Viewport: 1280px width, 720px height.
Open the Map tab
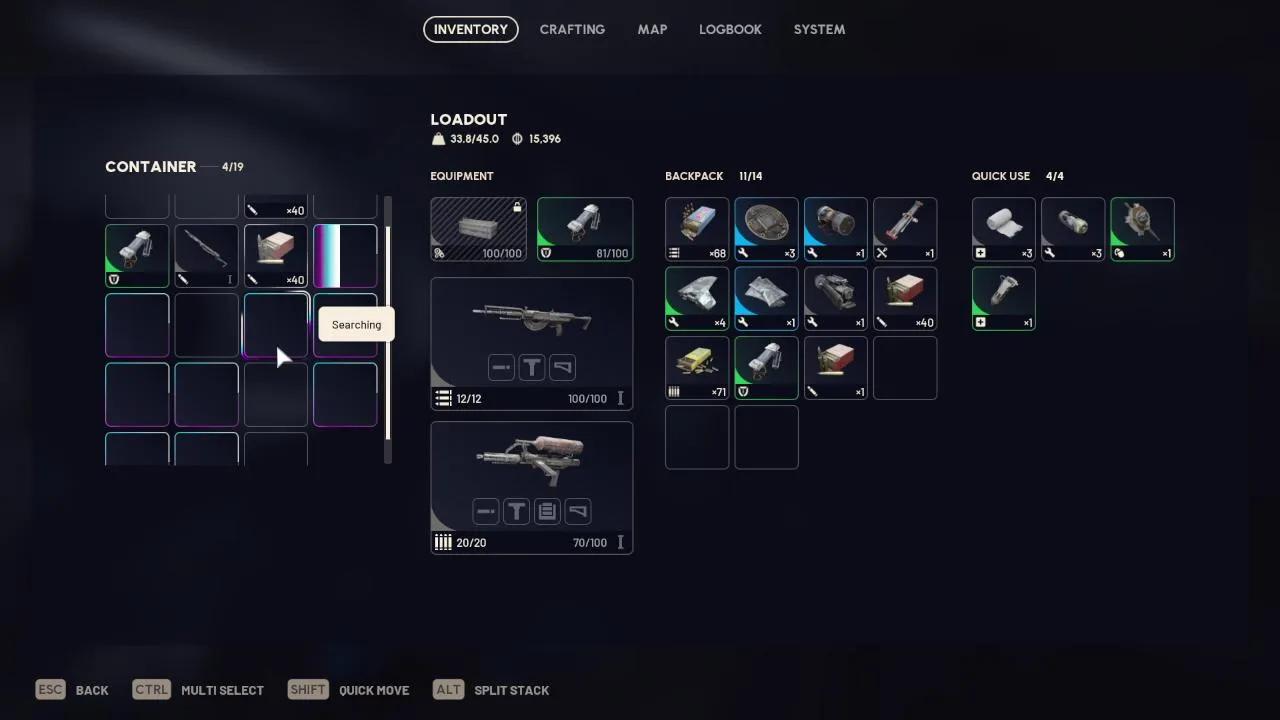pyautogui.click(x=652, y=29)
